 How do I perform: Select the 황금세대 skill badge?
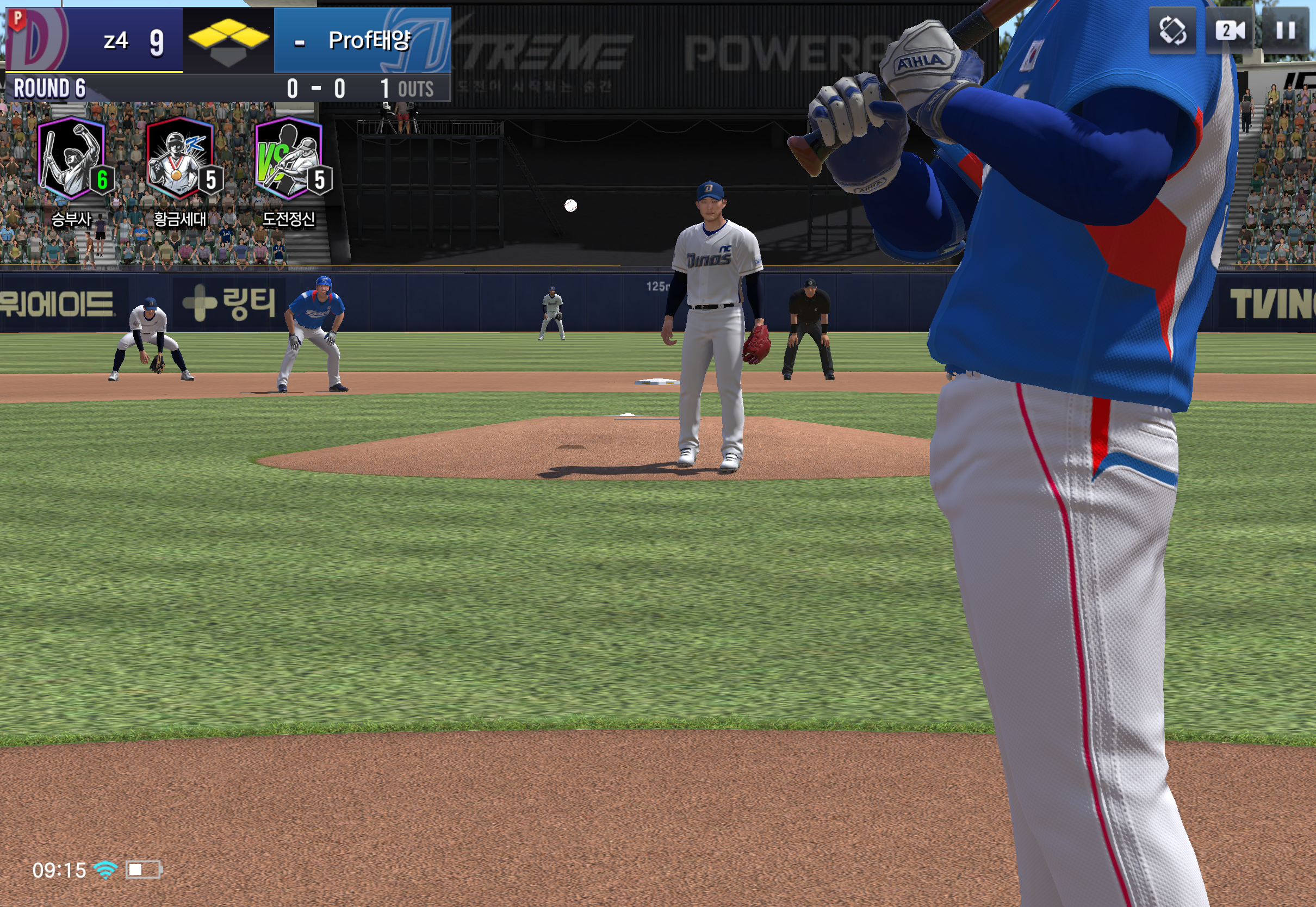[x=181, y=159]
